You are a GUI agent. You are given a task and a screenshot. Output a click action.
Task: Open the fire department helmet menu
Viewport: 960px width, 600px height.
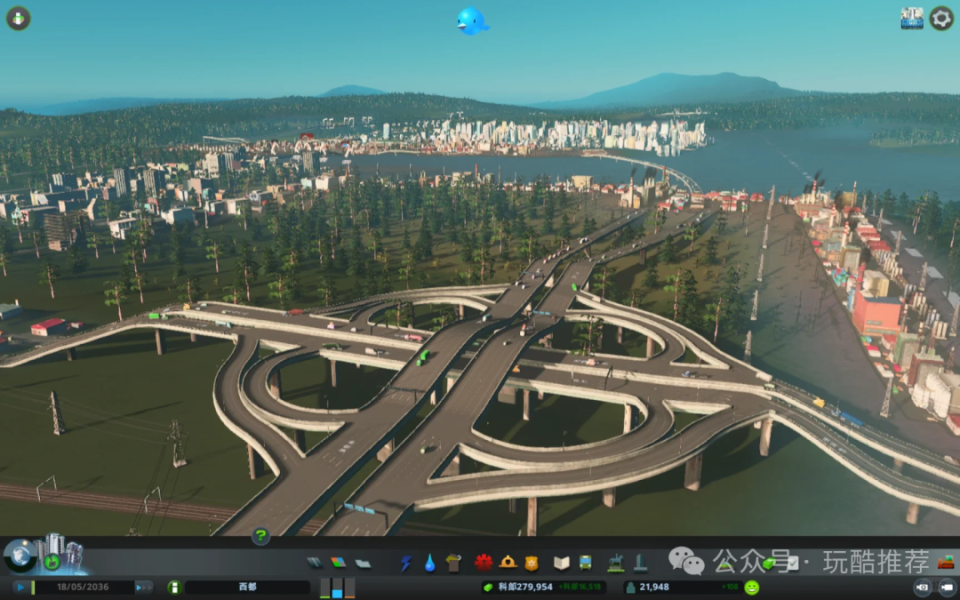tap(508, 563)
